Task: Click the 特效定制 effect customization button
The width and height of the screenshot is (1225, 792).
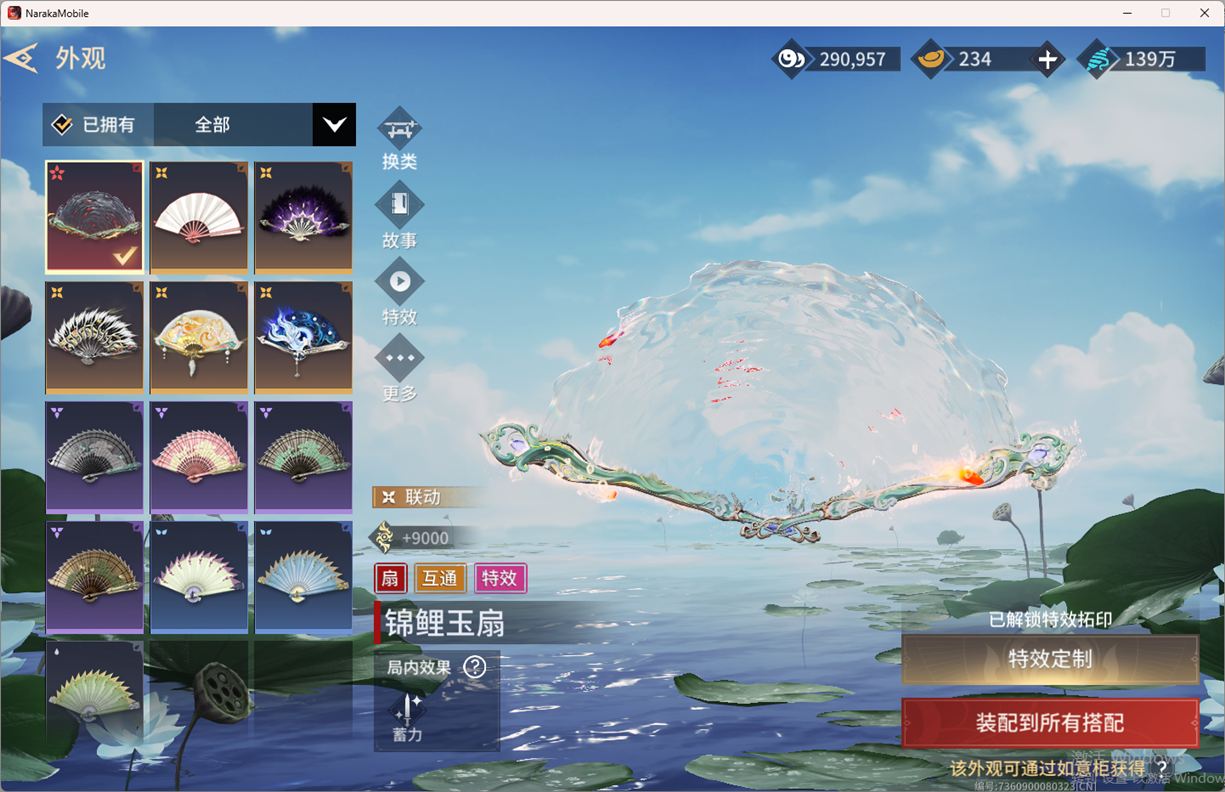Action: point(1050,659)
